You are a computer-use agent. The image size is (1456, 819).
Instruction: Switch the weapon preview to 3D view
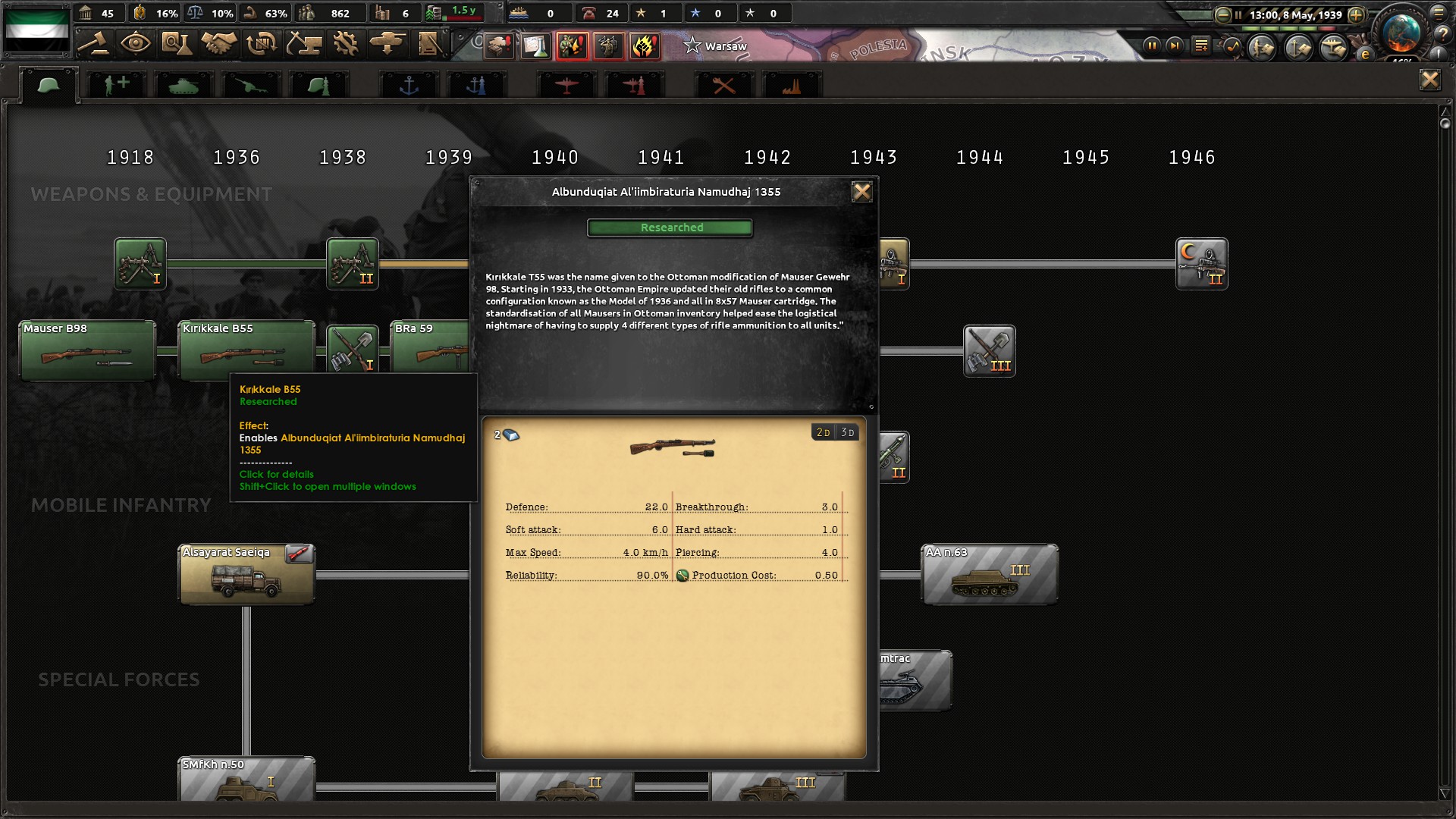click(847, 432)
